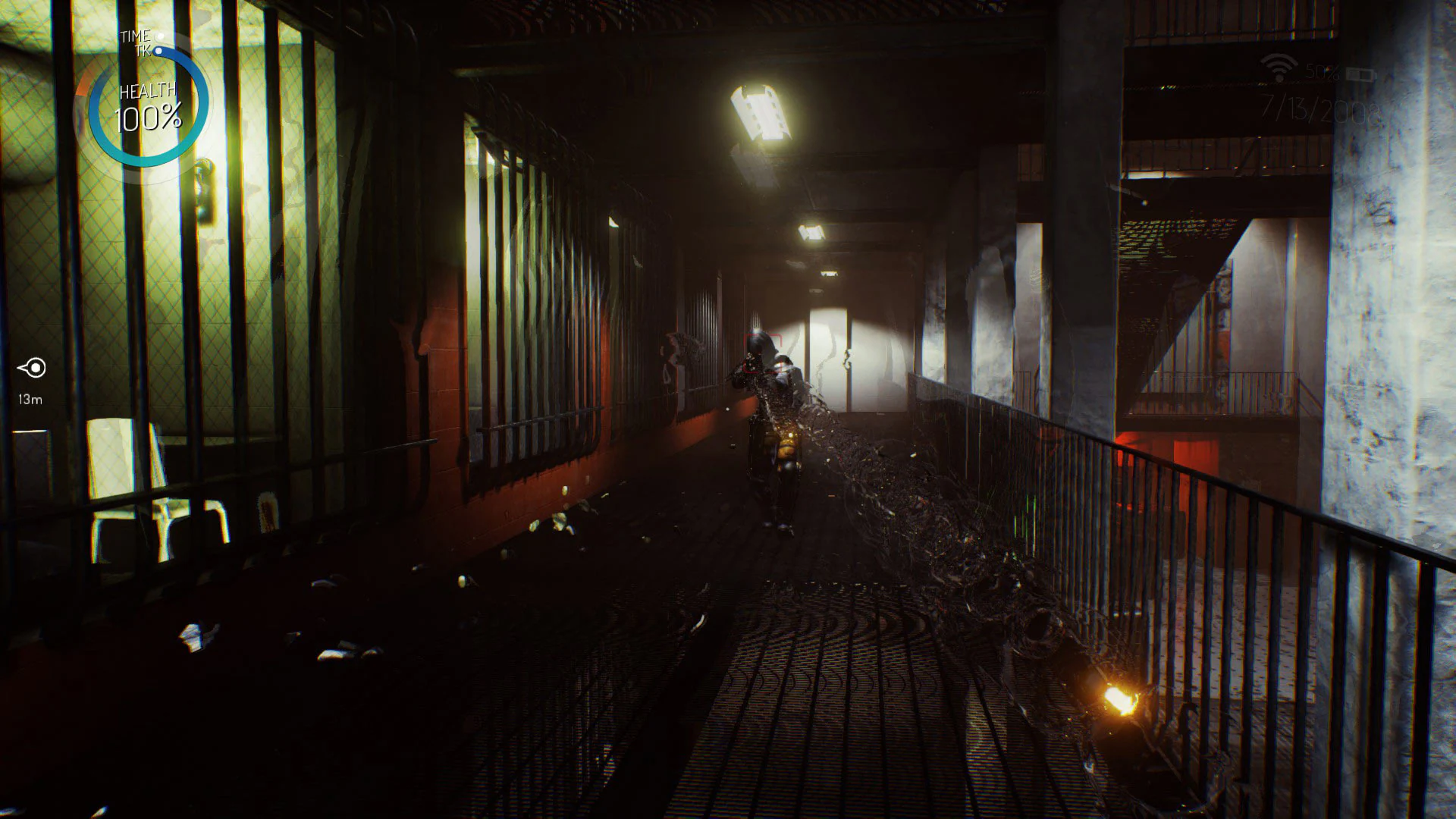The image size is (1456, 819).
Task: Toggle the TIME status indicator
Action: pos(160,36)
